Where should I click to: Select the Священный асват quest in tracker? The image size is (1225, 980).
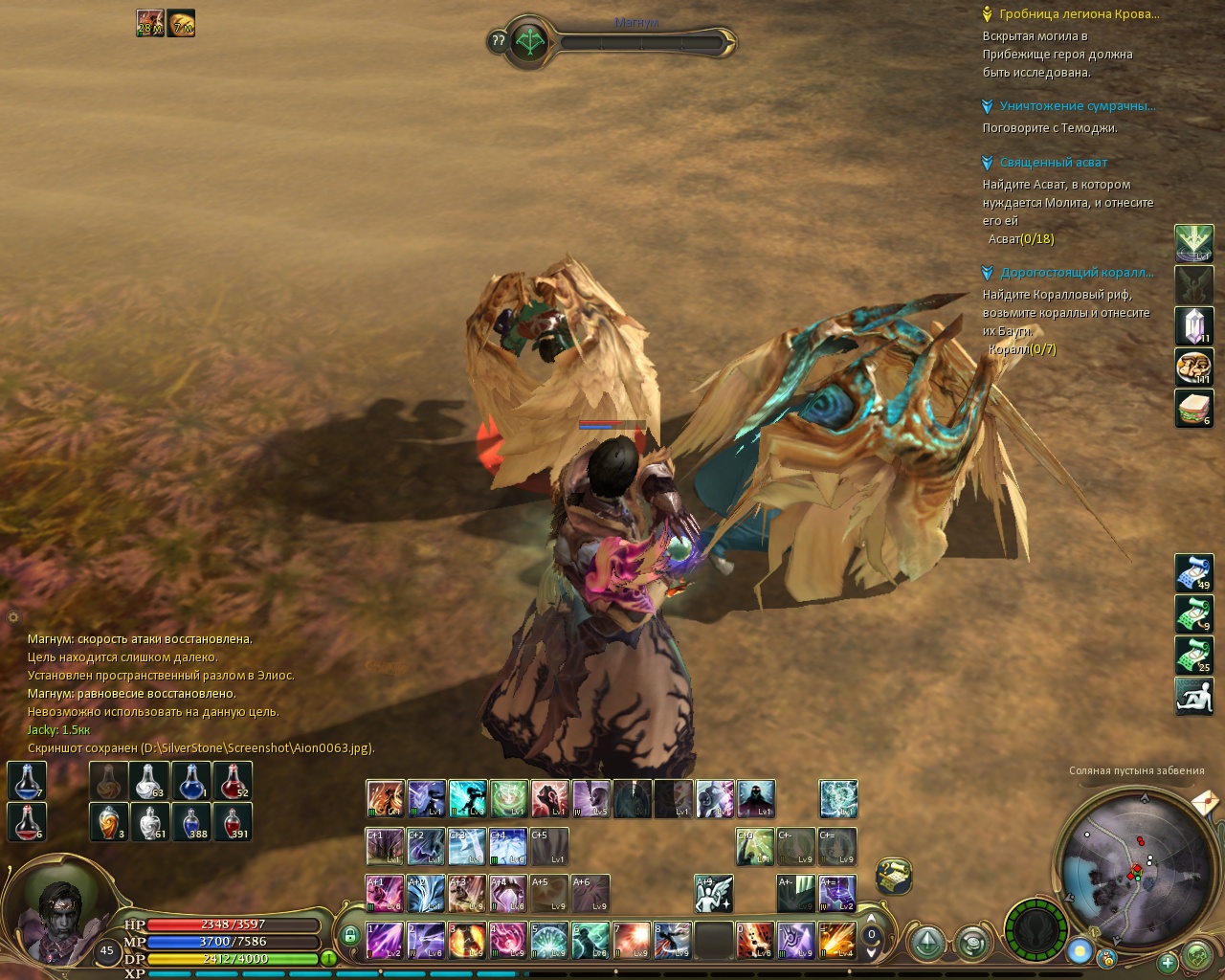coord(1053,163)
